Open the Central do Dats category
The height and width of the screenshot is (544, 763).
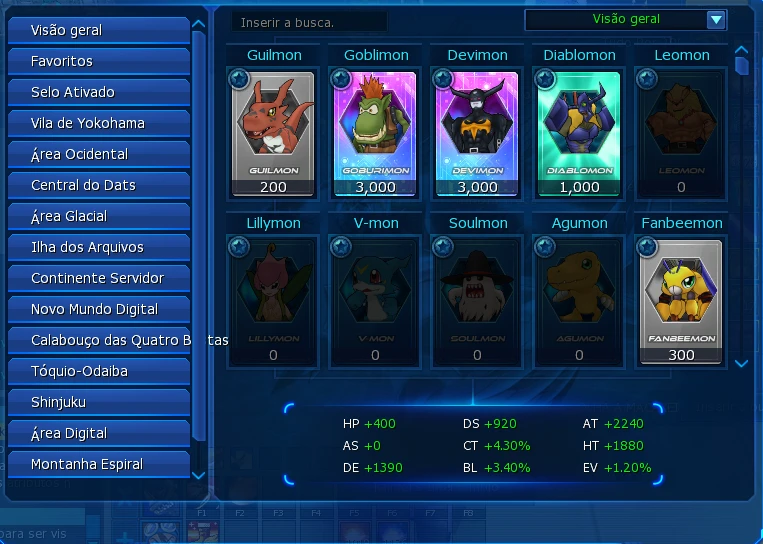coord(98,185)
